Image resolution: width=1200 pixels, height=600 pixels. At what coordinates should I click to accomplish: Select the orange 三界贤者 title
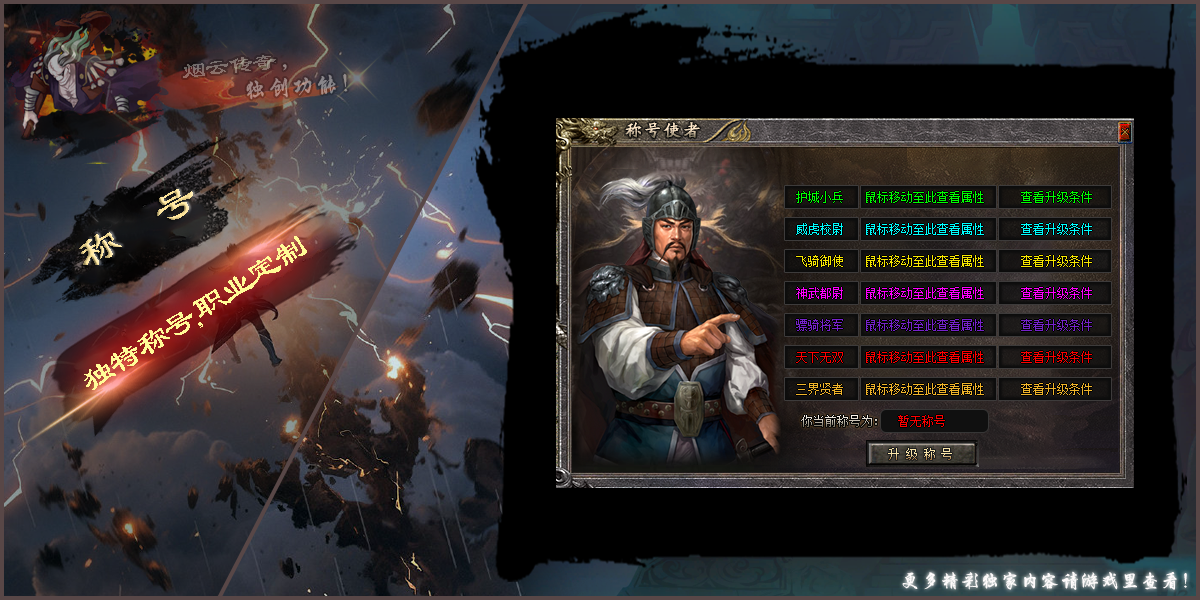point(820,389)
